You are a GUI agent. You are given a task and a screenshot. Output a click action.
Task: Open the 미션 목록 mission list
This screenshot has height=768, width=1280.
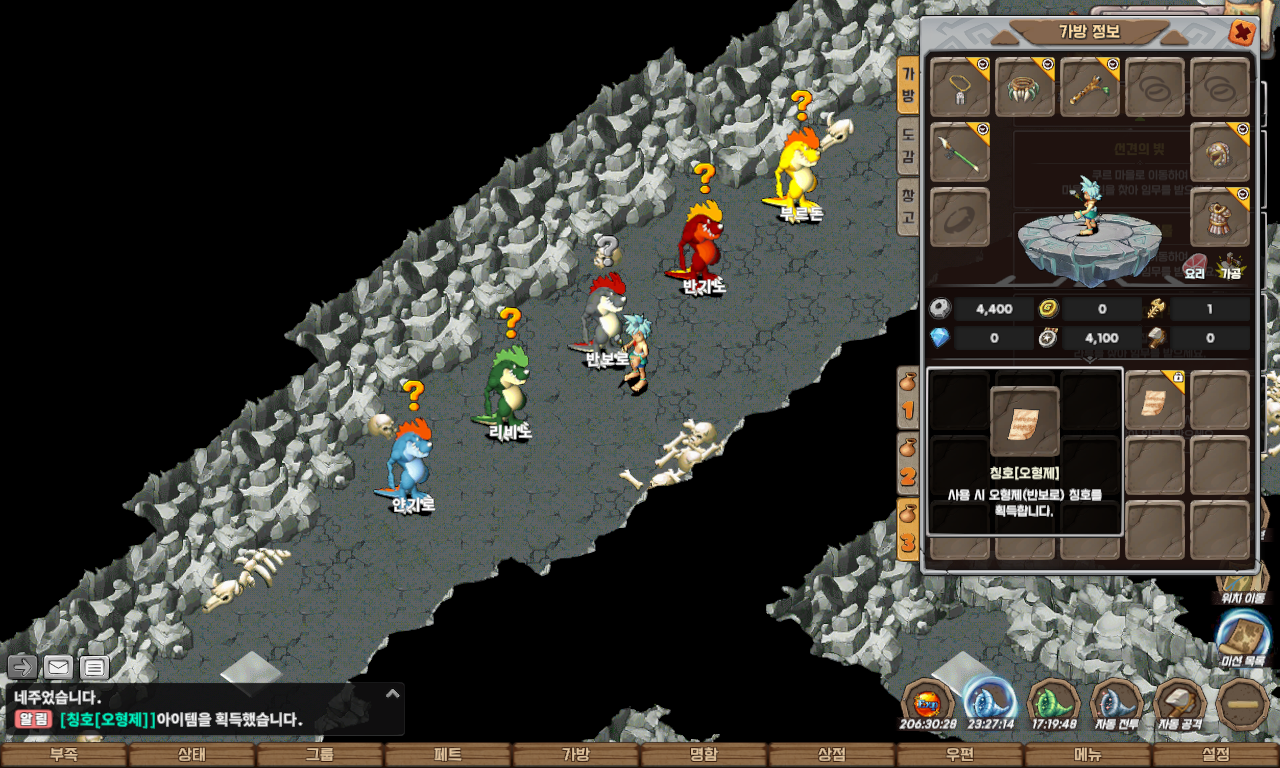pos(1242,640)
